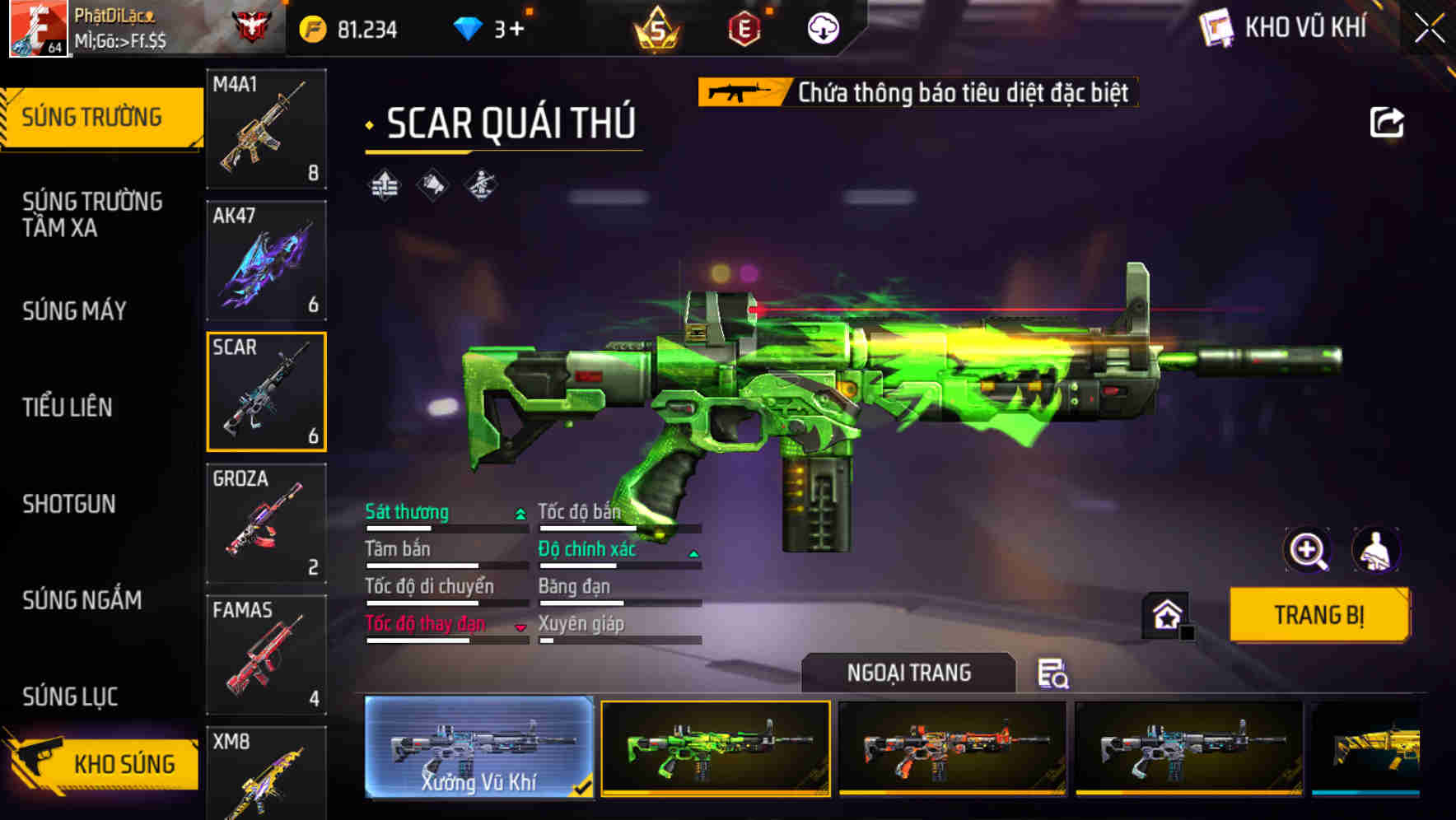Click the weapon upgrade arrow icon below the weapon name
Viewport: 1456px width, 820px height.
[383, 186]
